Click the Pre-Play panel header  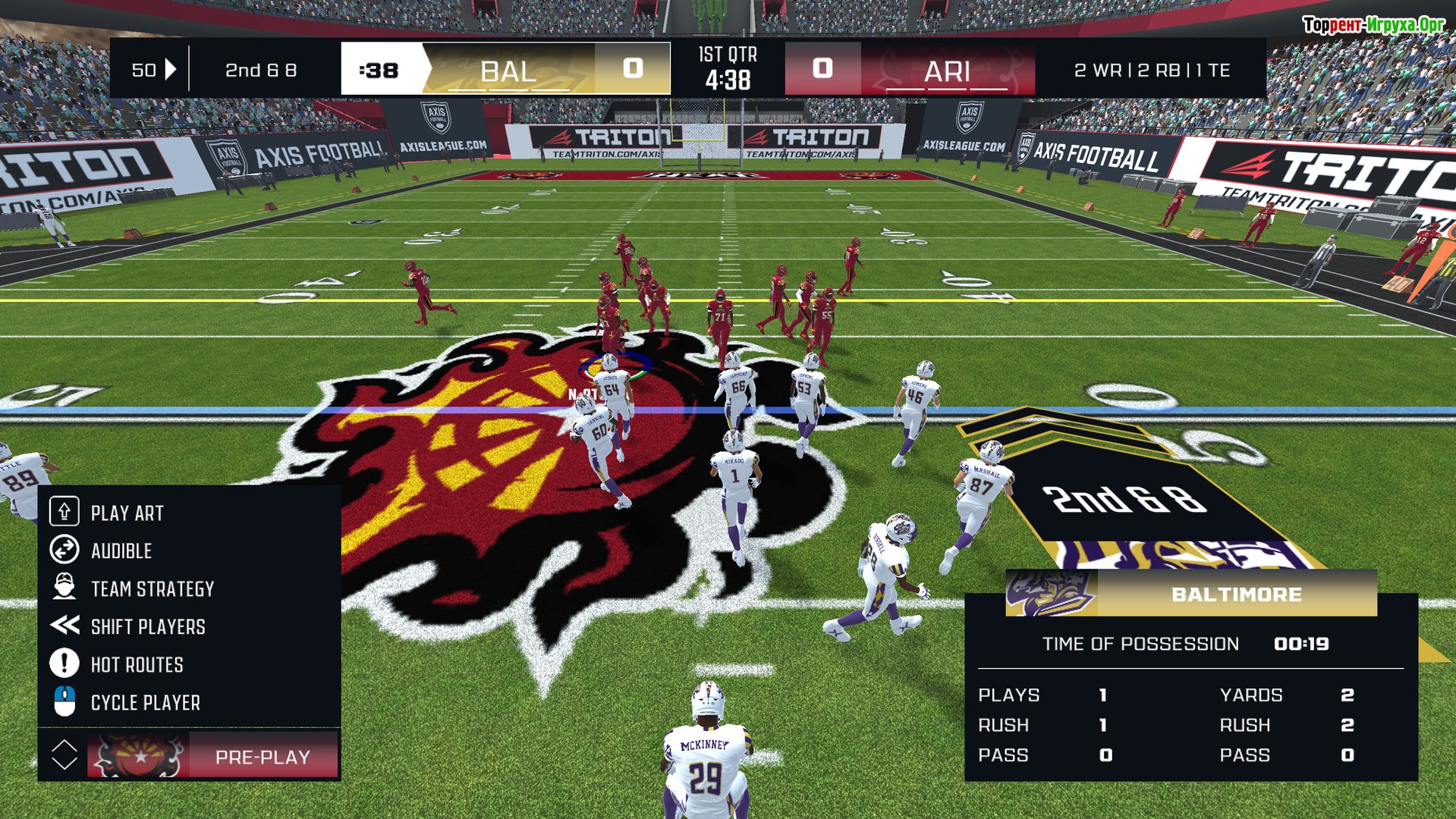pyautogui.click(x=262, y=756)
